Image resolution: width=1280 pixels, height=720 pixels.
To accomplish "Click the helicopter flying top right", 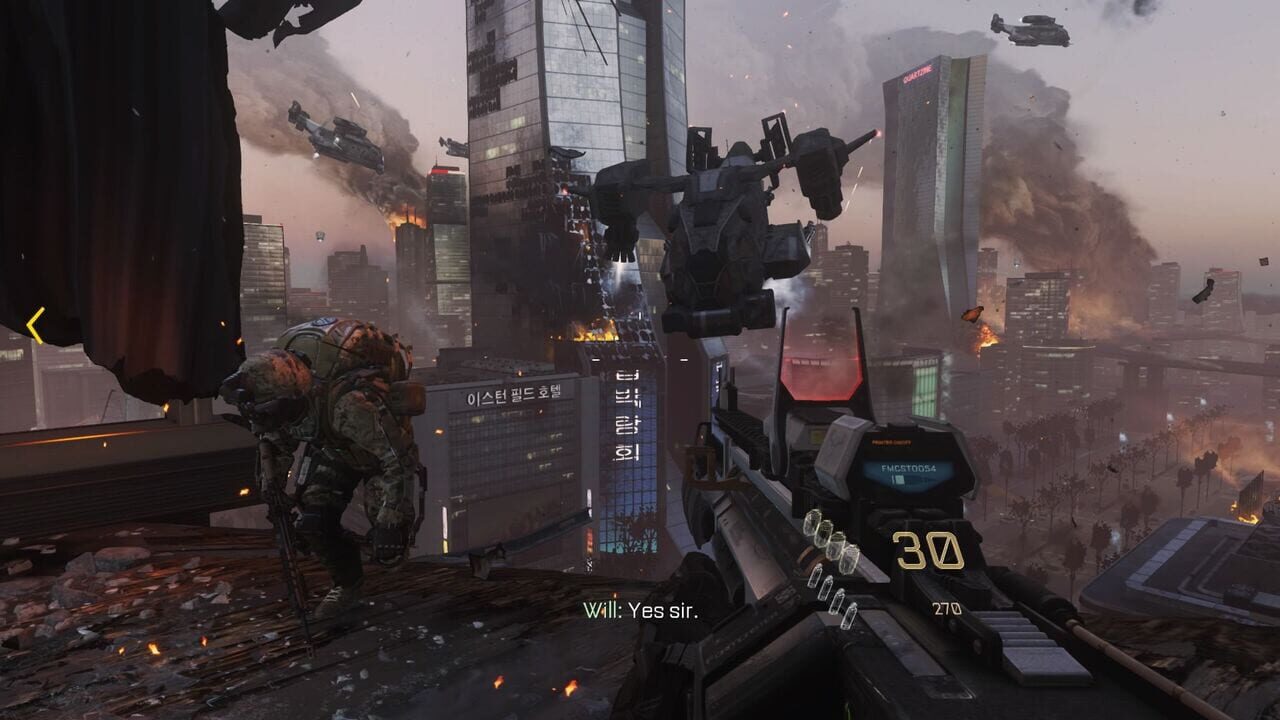I will click(x=1030, y=30).
